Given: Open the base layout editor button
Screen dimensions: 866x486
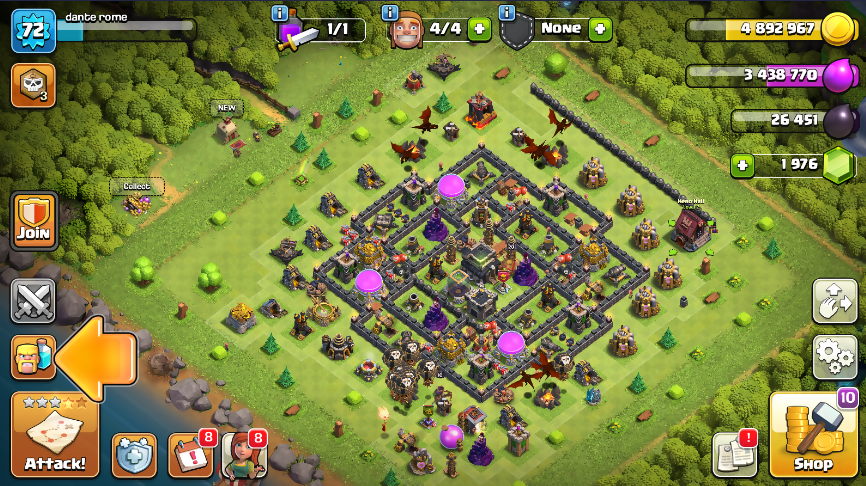Looking at the screenshot, I should pos(834,301).
